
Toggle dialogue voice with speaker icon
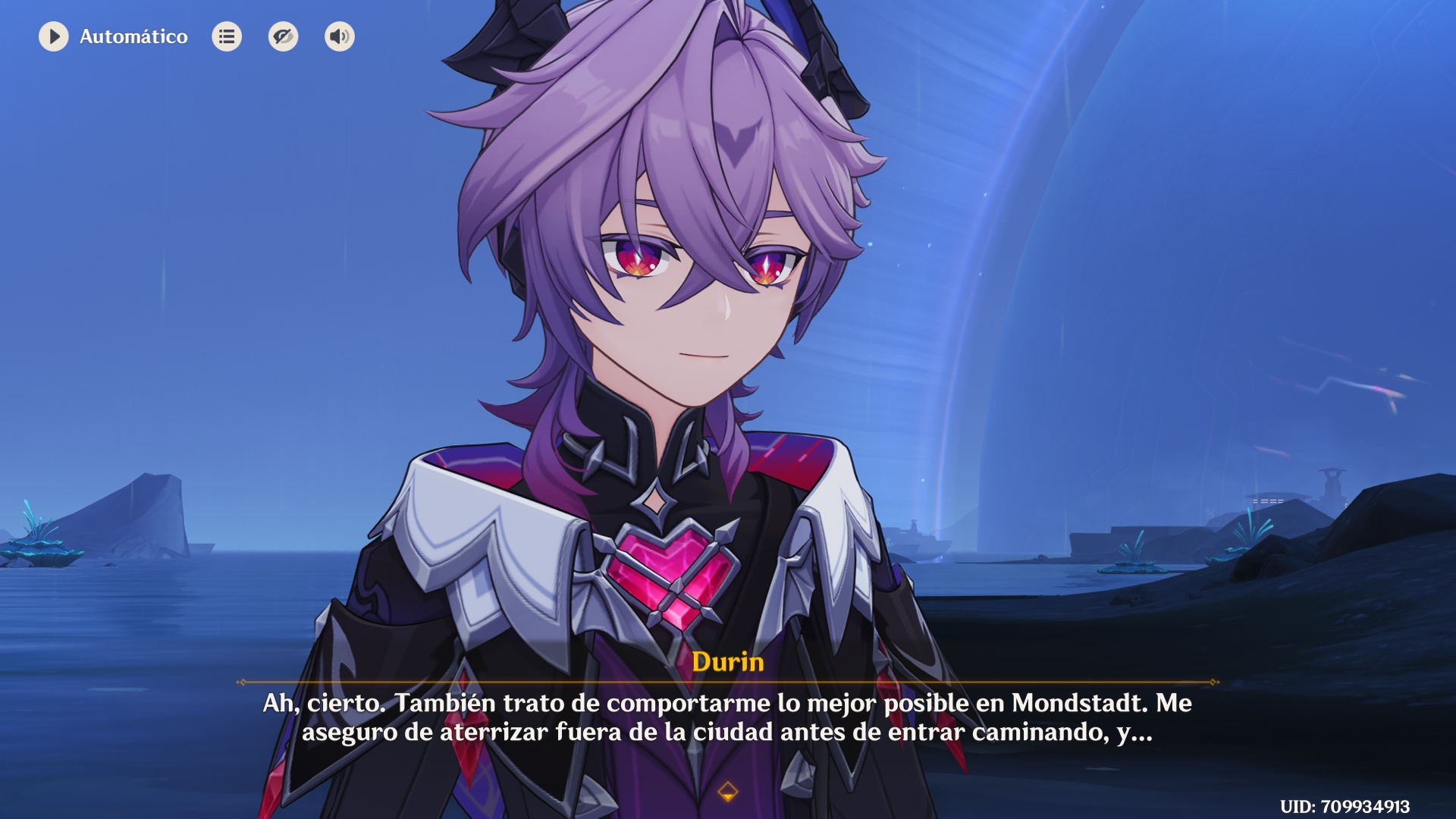coord(339,36)
